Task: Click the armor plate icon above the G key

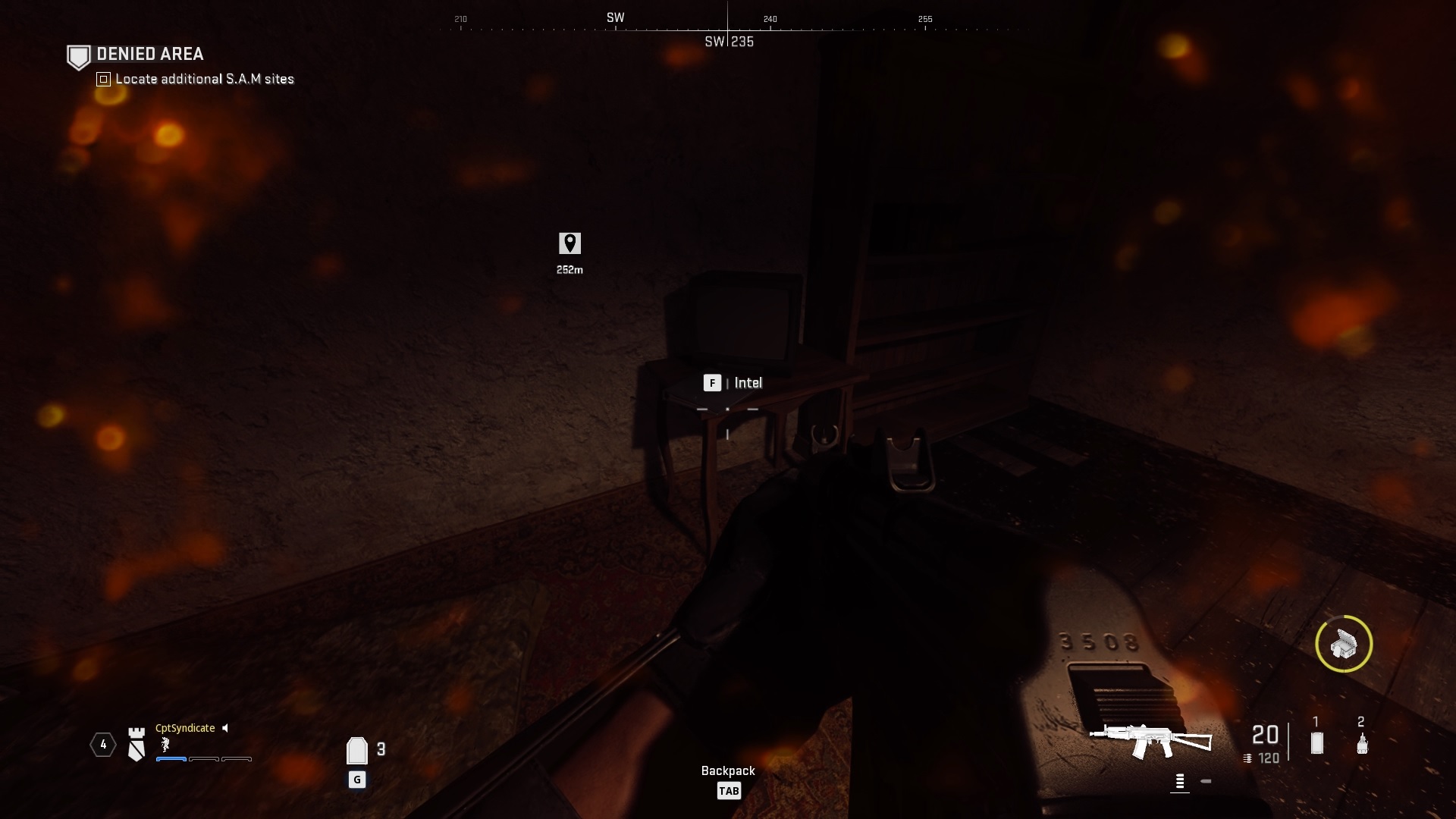Action: (x=357, y=749)
